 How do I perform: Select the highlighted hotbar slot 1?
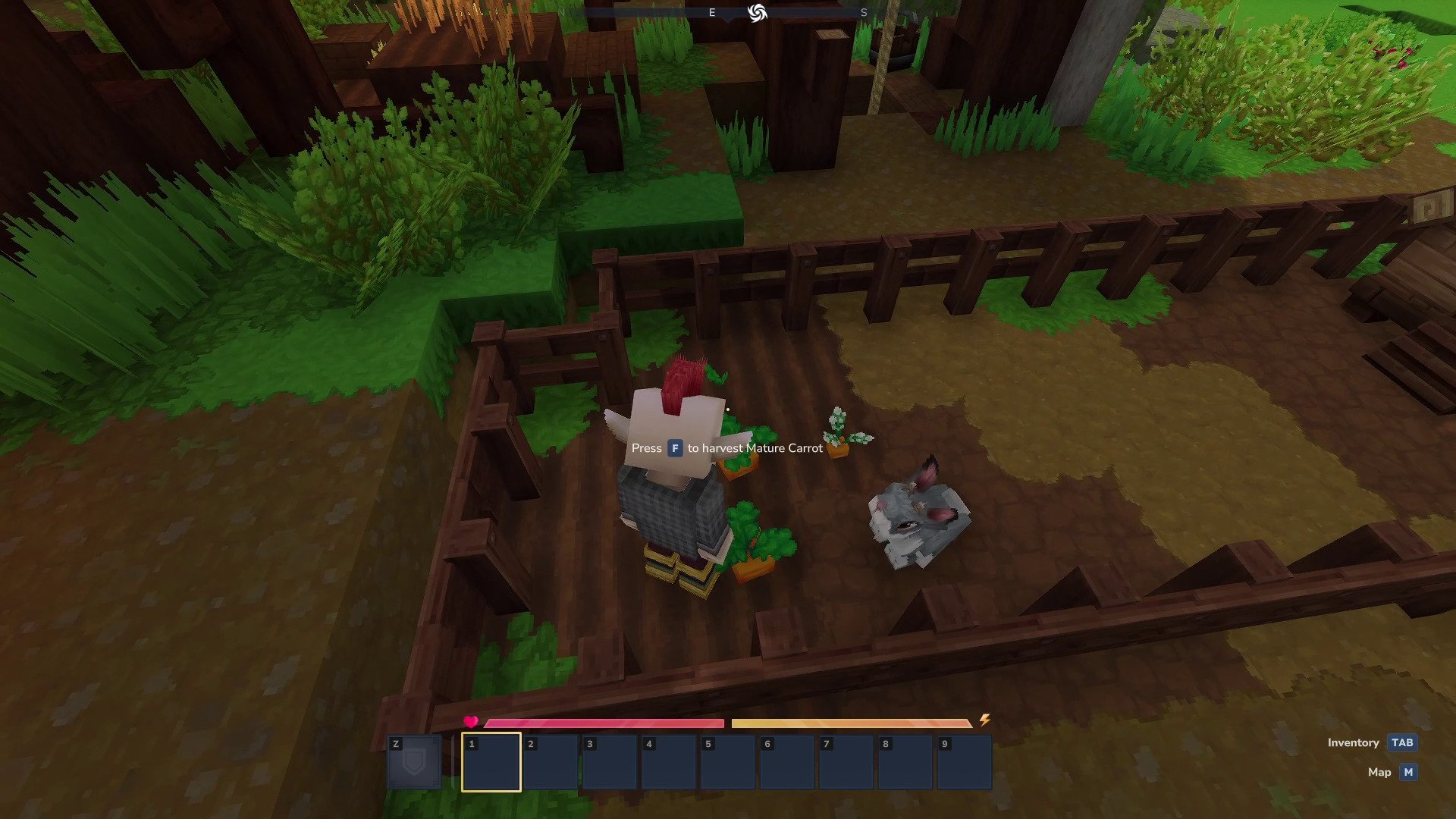(491, 762)
